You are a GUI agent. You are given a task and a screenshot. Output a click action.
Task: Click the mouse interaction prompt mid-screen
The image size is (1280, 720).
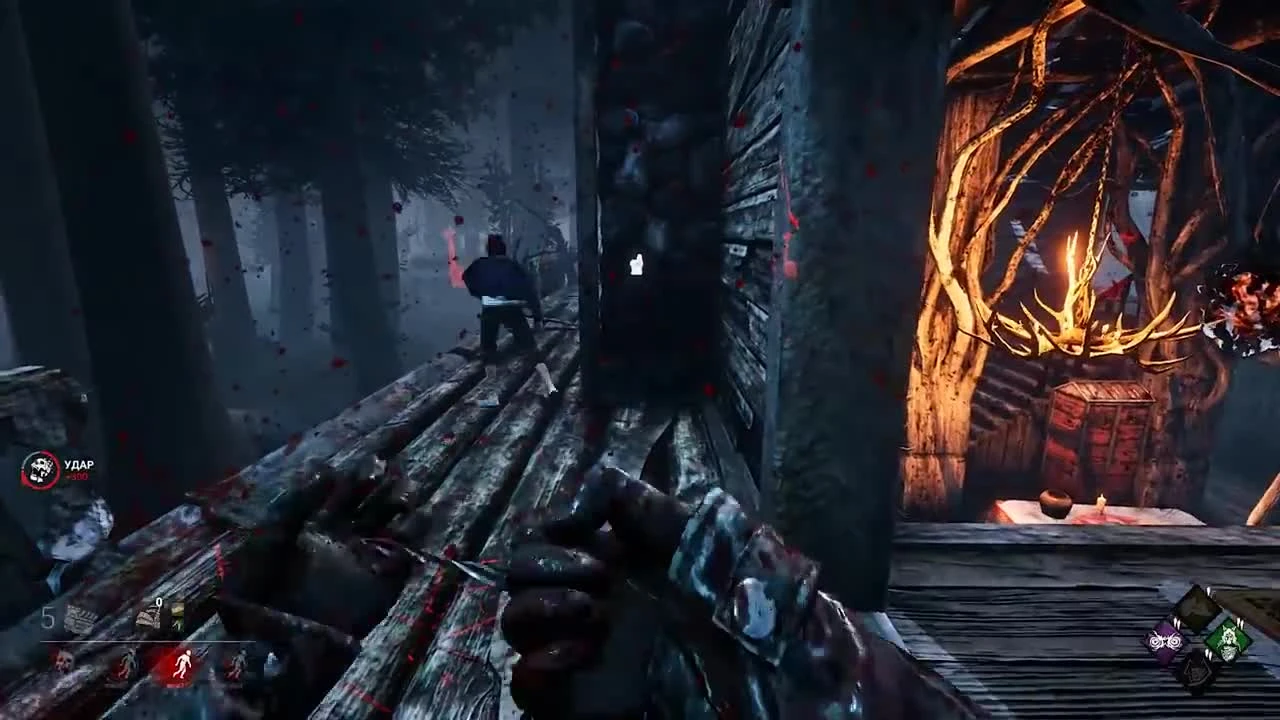635,262
